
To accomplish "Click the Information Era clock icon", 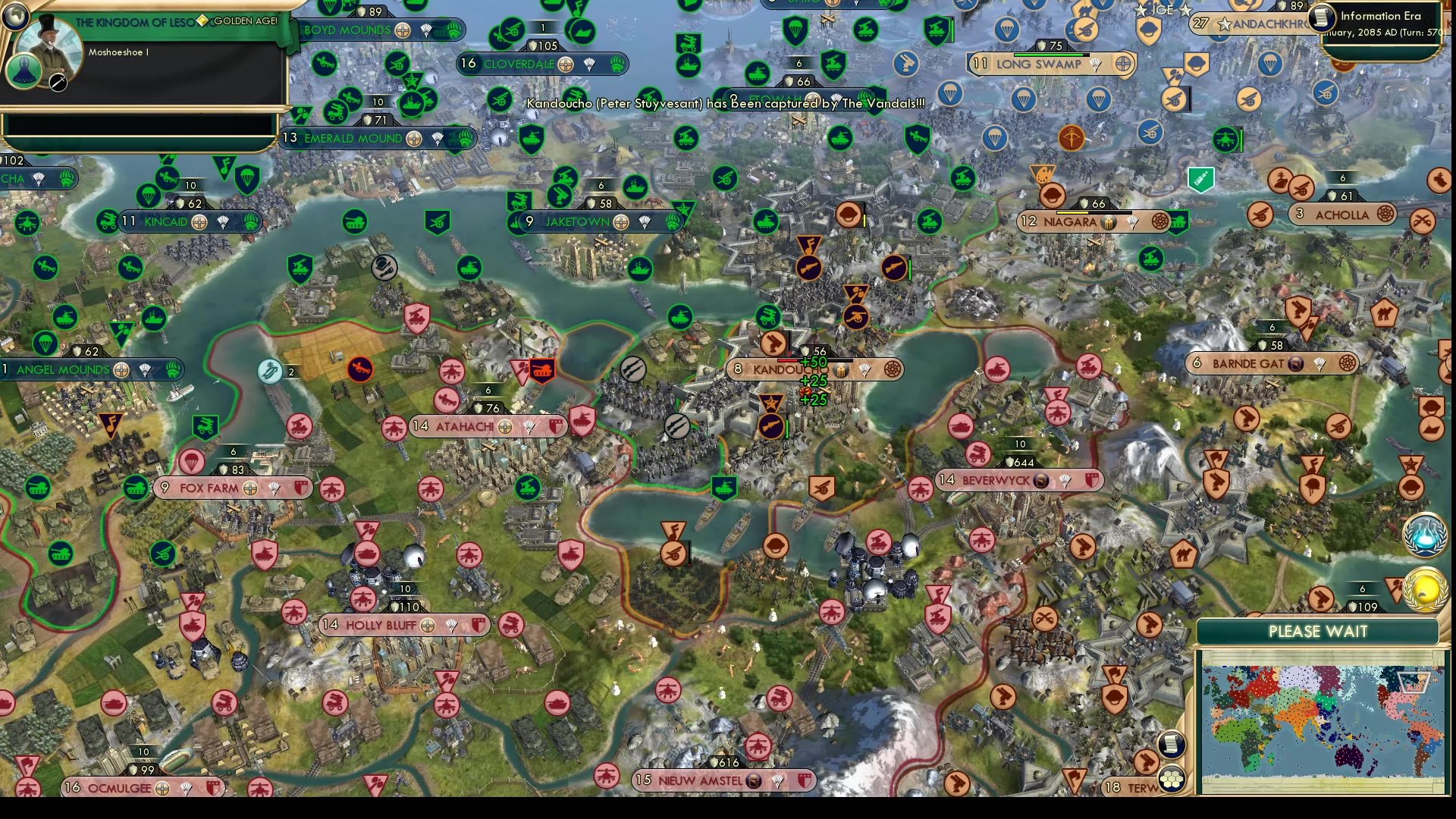I will (x=1322, y=17).
